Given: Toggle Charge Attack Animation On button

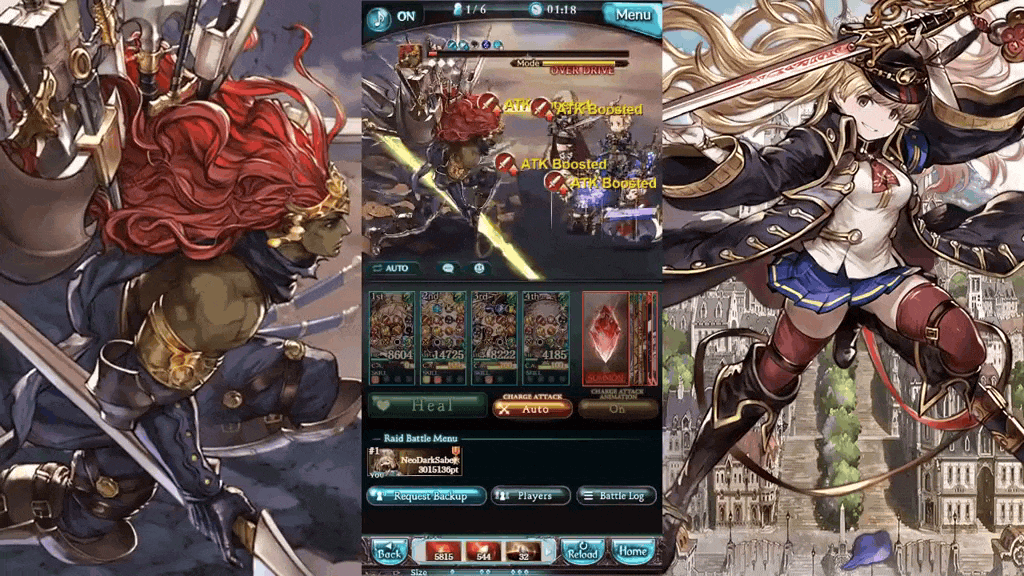Looking at the screenshot, I should point(617,408).
